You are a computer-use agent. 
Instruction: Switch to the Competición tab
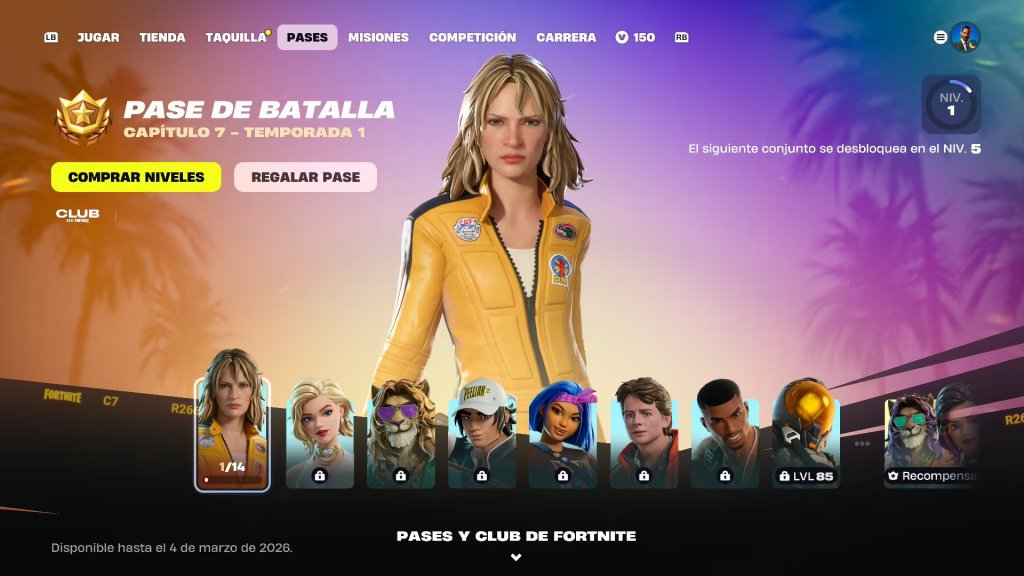472,37
